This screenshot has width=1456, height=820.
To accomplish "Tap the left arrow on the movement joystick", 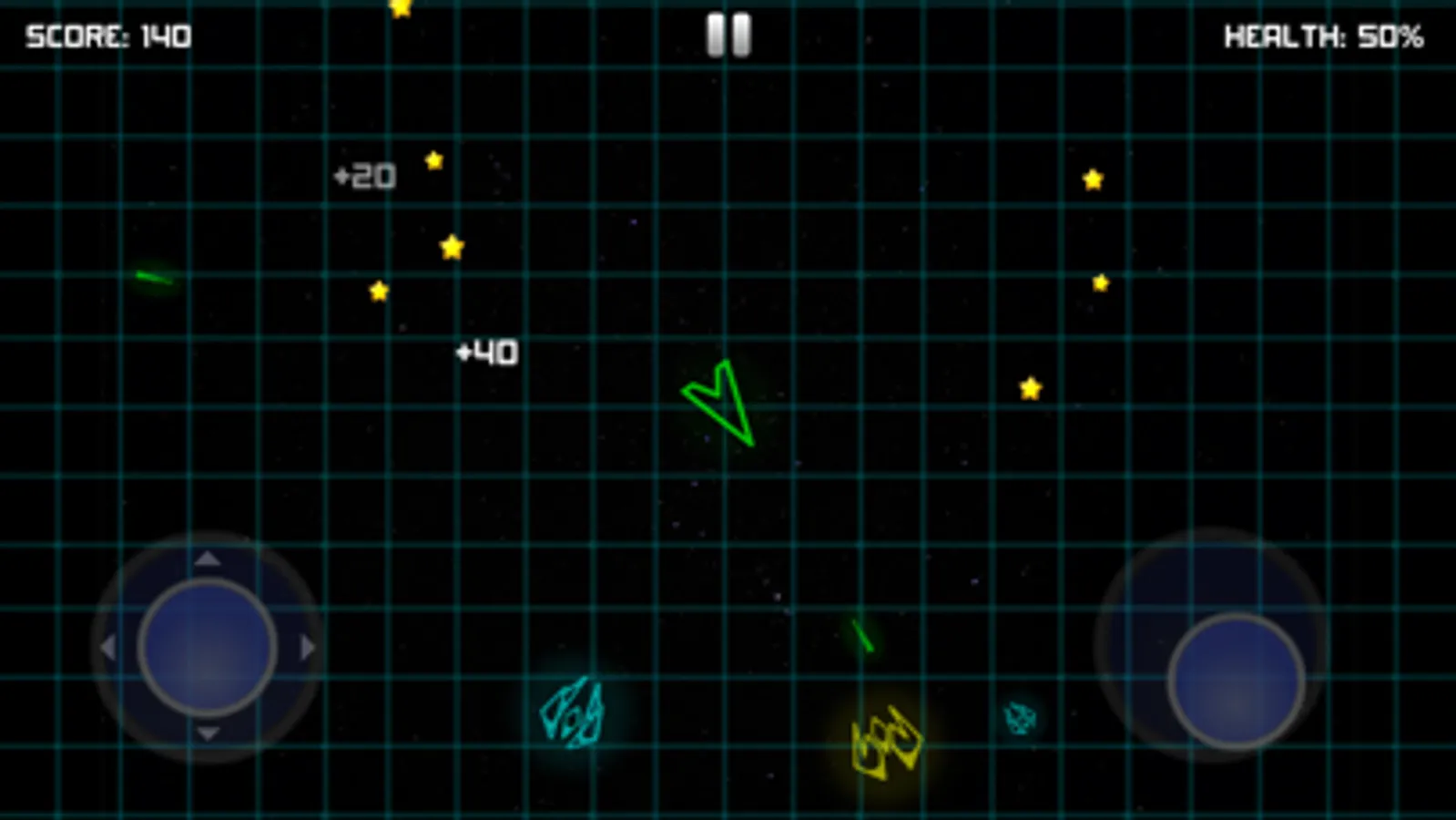I will point(109,647).
